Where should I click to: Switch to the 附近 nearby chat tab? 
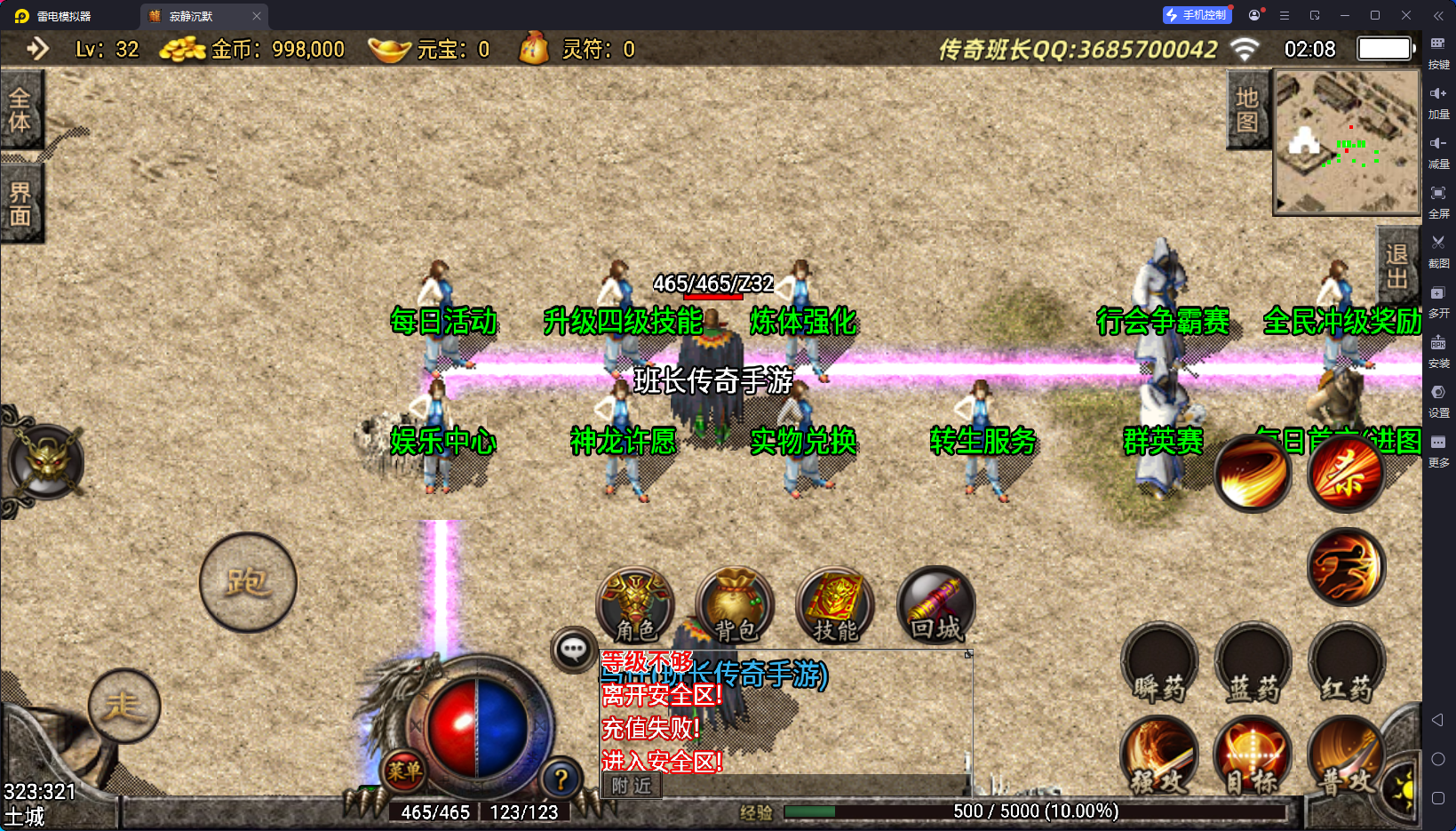click(632, 786)
